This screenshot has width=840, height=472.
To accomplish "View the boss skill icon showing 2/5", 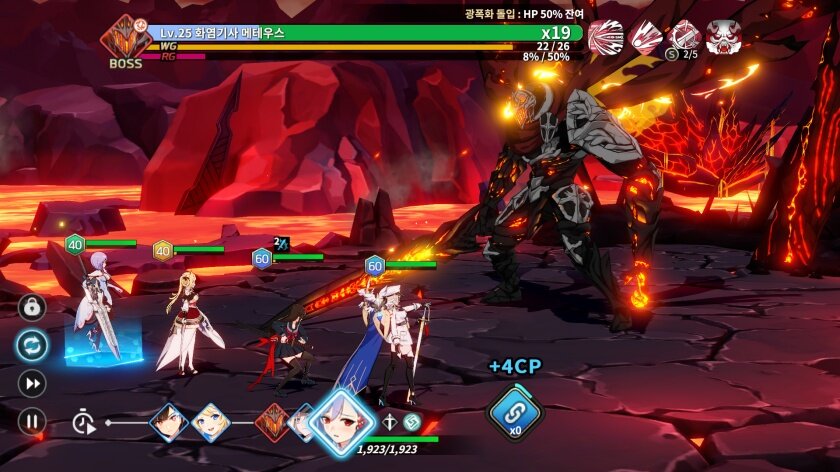I will pyautogui.click(x=685, y=37).
